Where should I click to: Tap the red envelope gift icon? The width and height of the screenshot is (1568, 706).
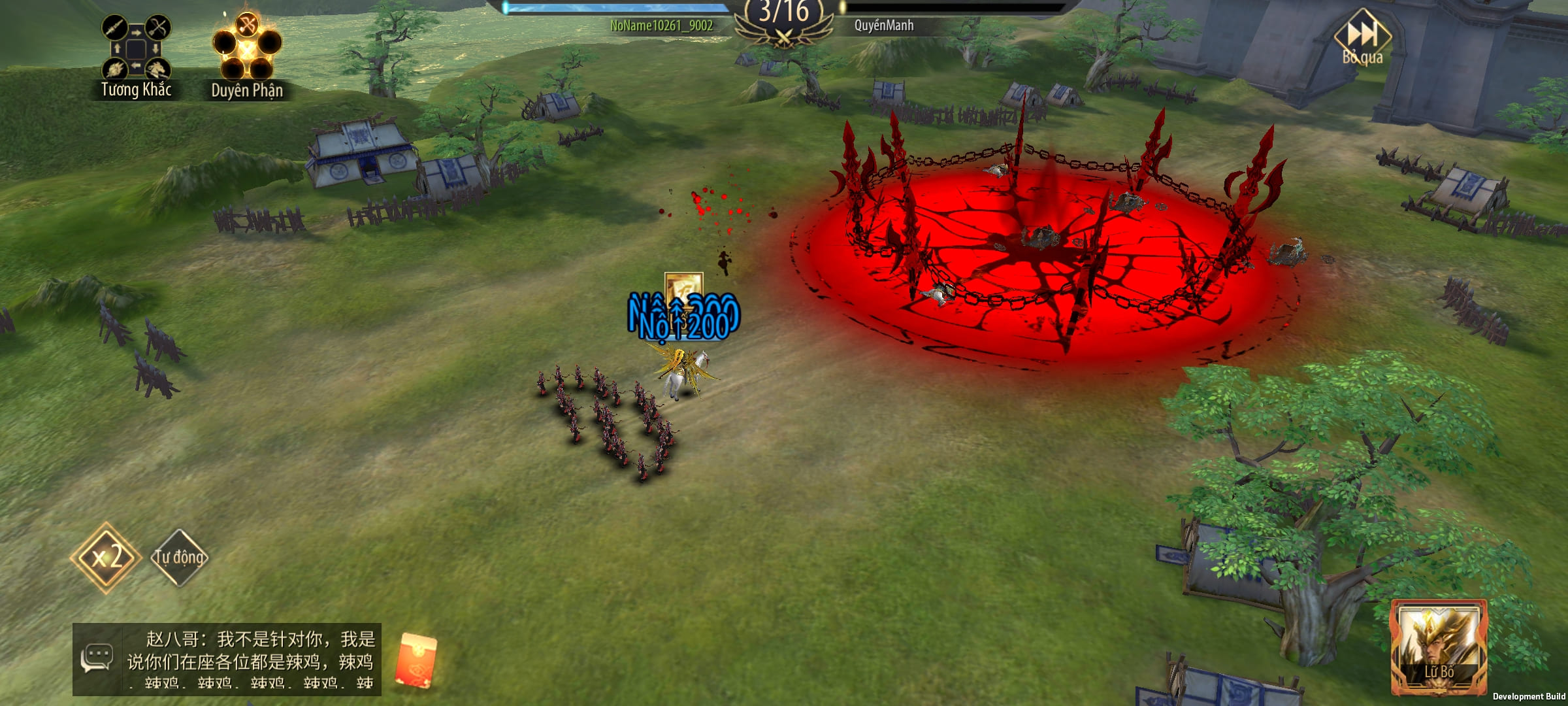pos(416,659)
